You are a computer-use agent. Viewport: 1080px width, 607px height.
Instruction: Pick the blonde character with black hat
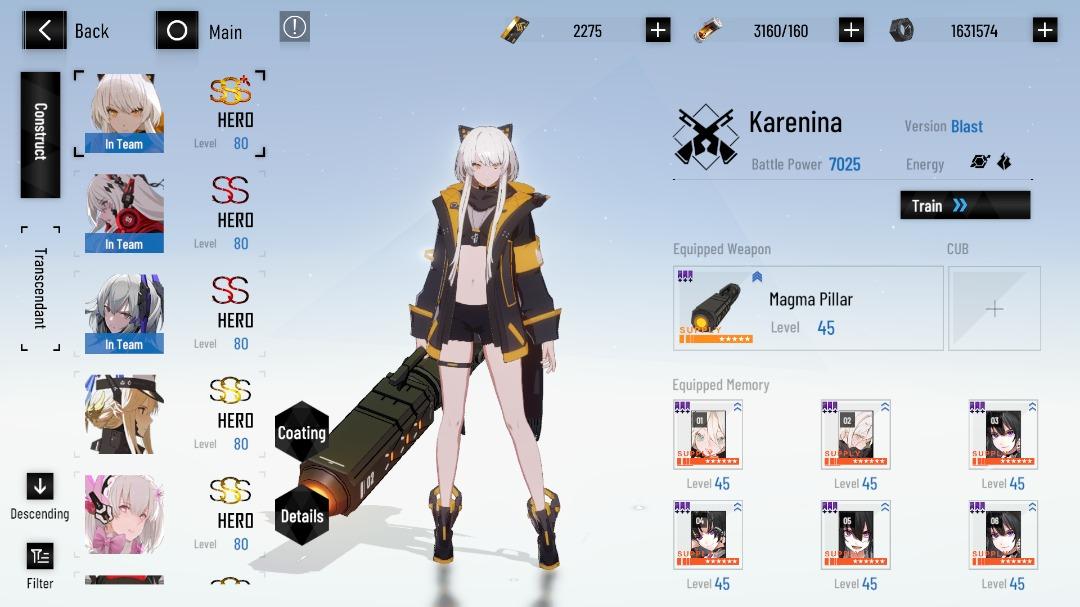point(124,413)
